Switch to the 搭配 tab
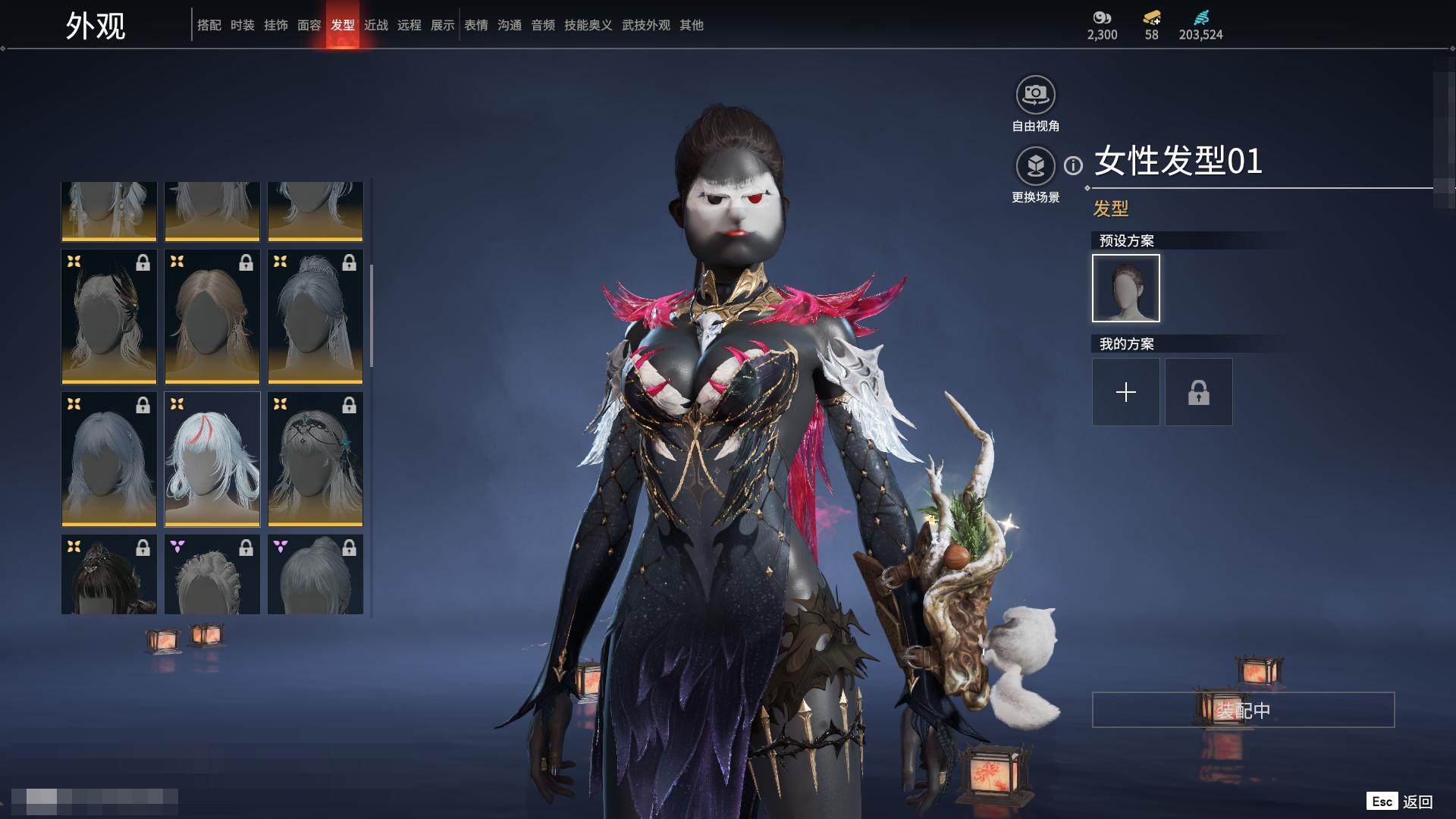The image size is (1456, 819). pyautogui.click(x=209, y=25)
